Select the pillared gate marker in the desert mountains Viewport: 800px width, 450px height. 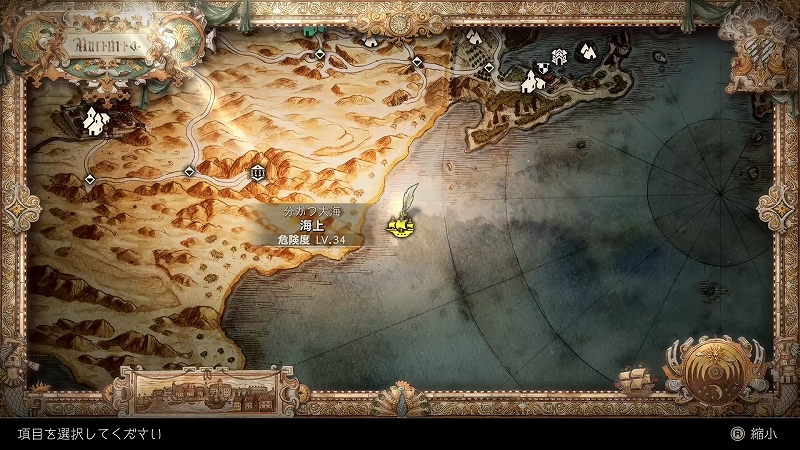click(x=259, y=173)
